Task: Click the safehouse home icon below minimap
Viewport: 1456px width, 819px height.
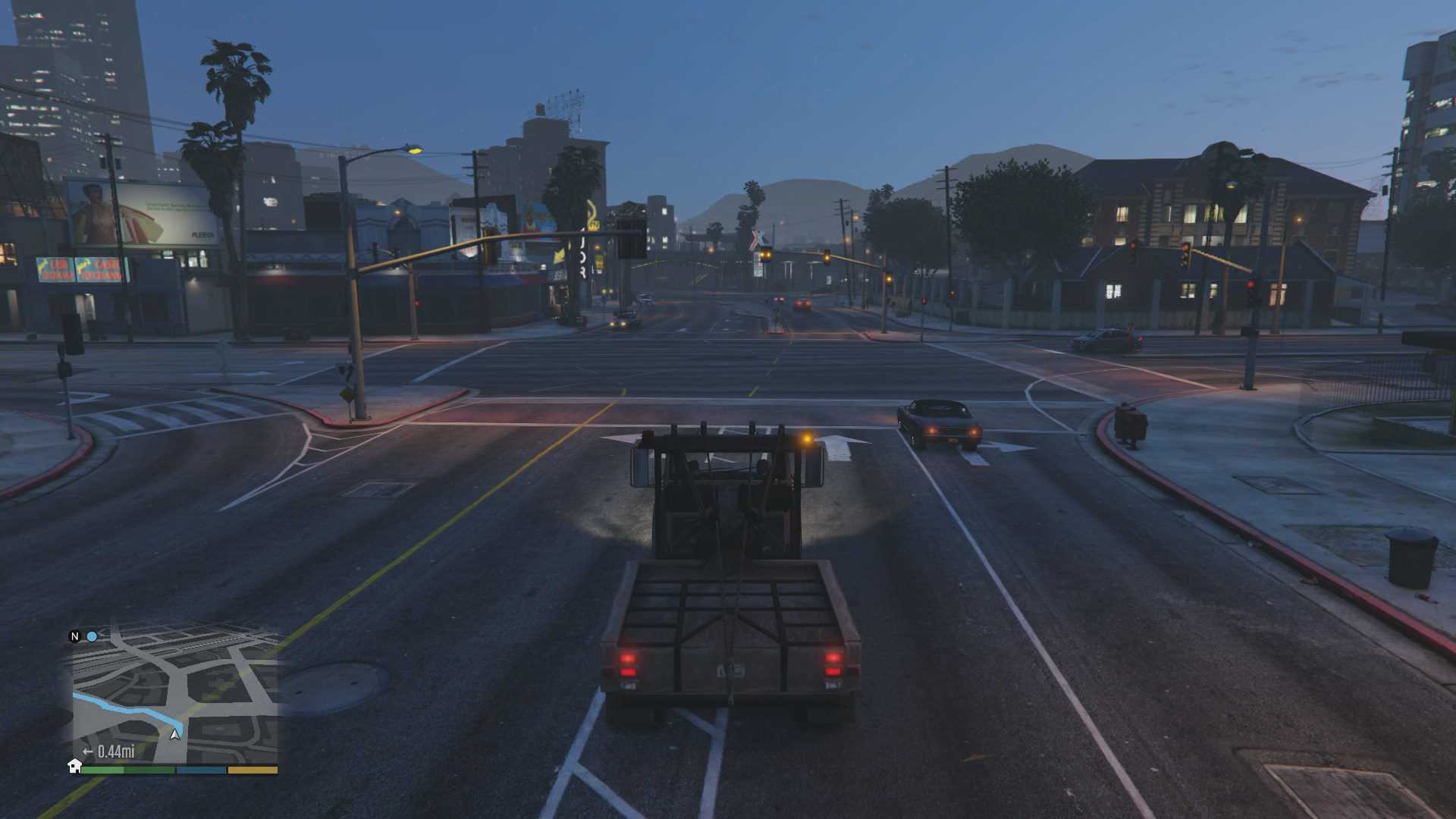Action: 74,766
